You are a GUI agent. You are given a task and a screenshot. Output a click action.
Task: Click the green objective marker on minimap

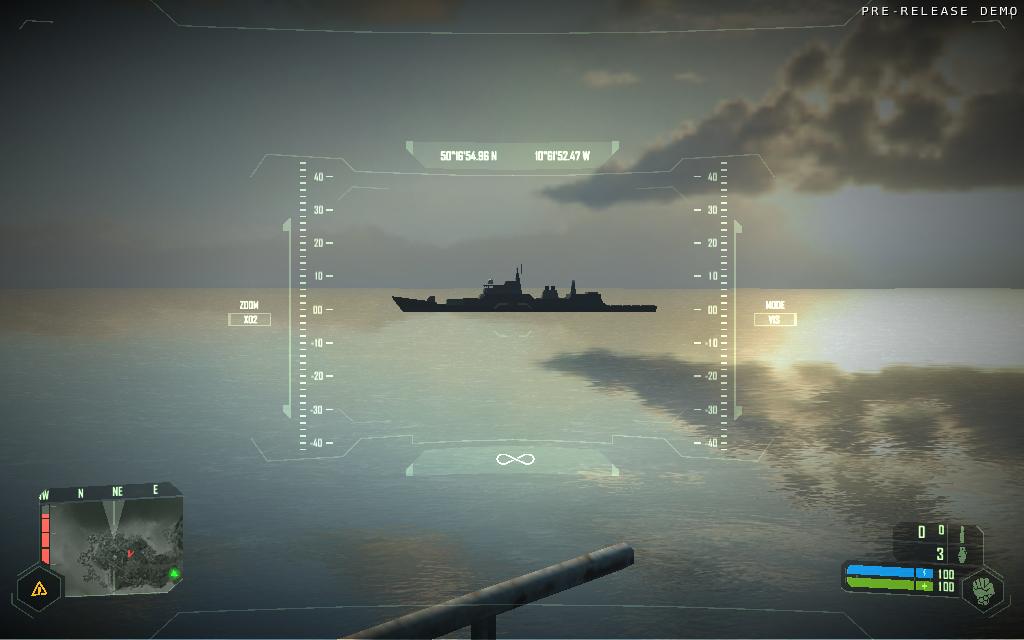point(174,573)
